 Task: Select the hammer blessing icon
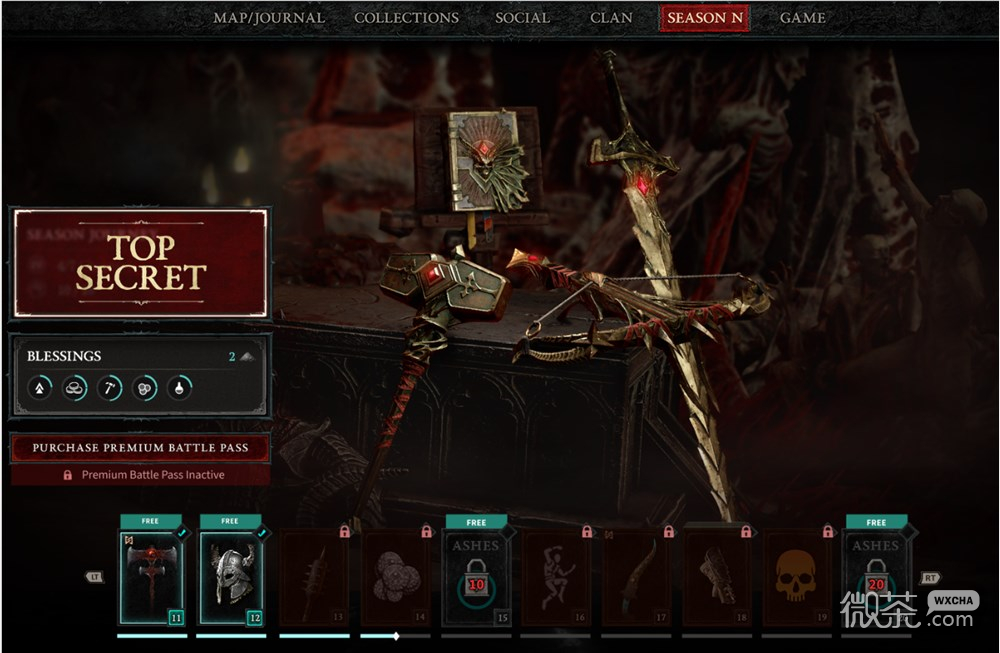pyautogui.click(x=109, y=387)
